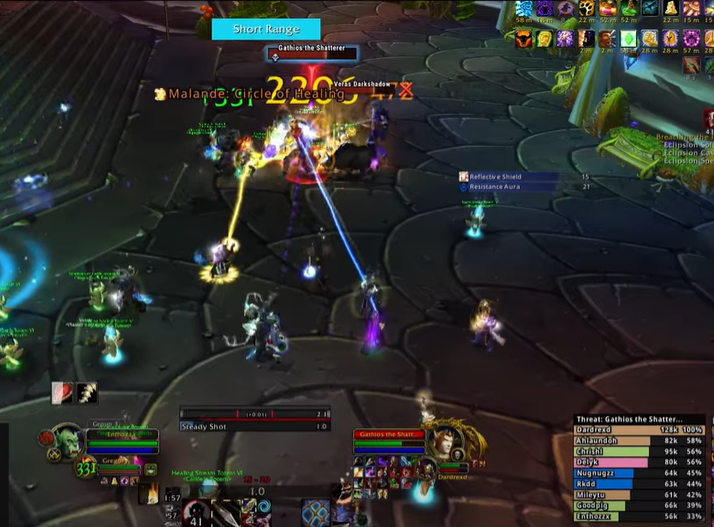Click the Steady Shot cast bar

tap(255, 426)
